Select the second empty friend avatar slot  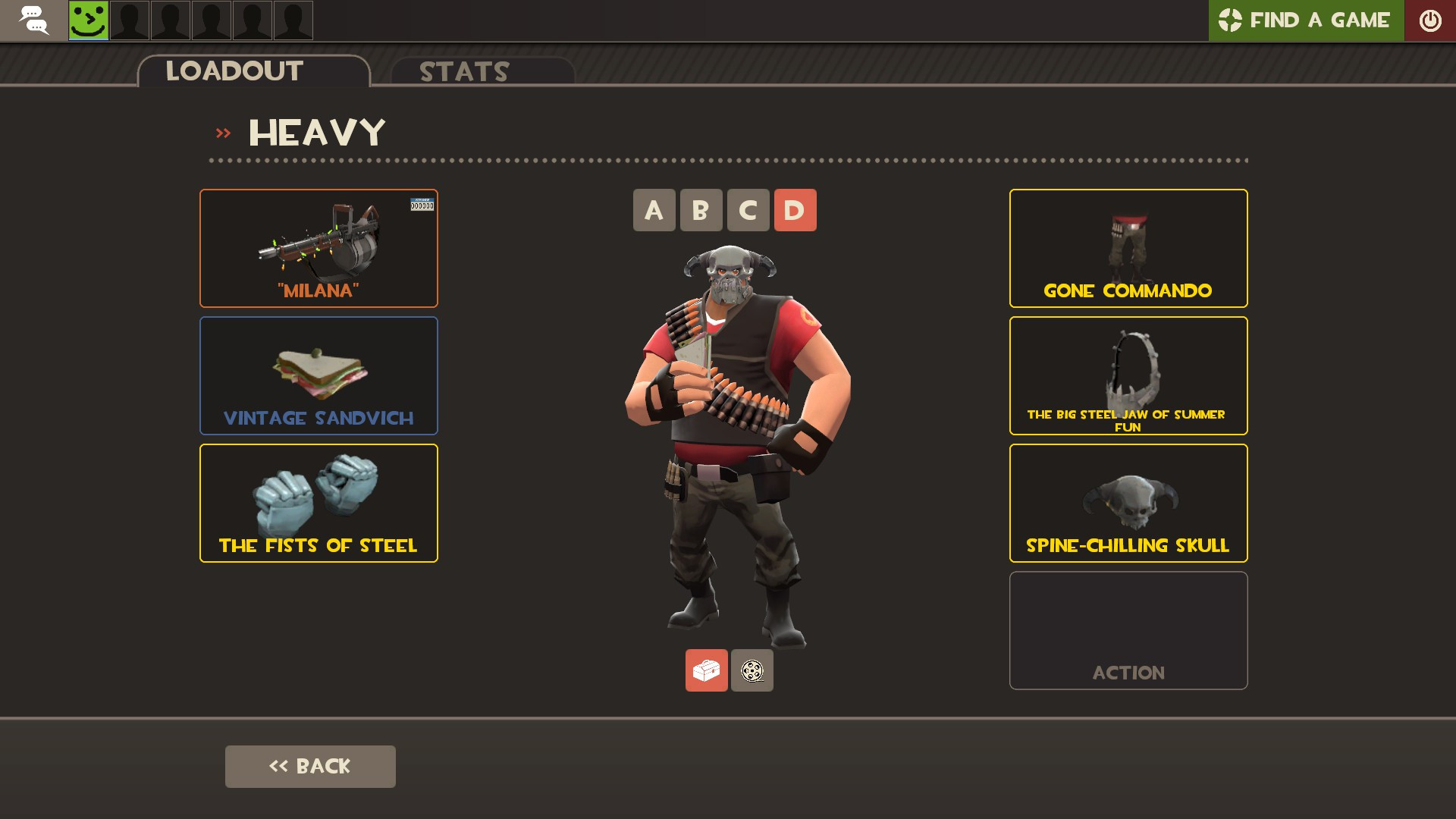[170, 20]
